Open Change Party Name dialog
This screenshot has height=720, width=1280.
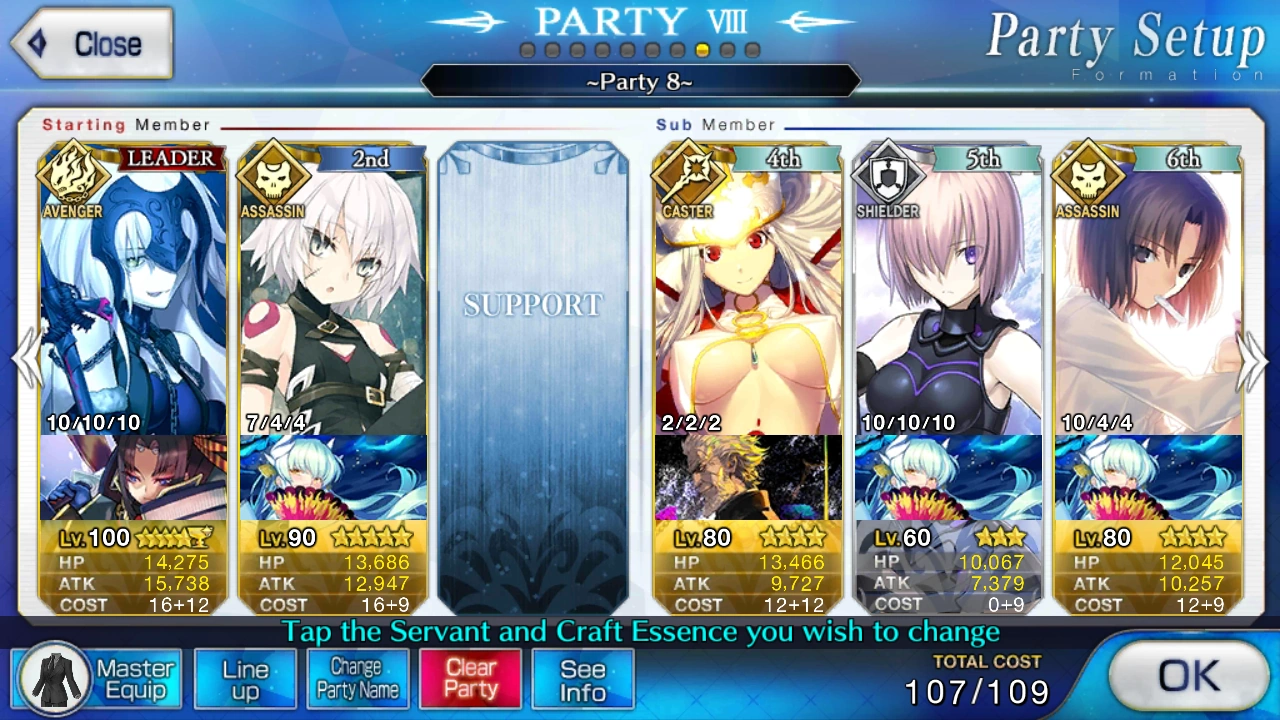pos(358,679)
